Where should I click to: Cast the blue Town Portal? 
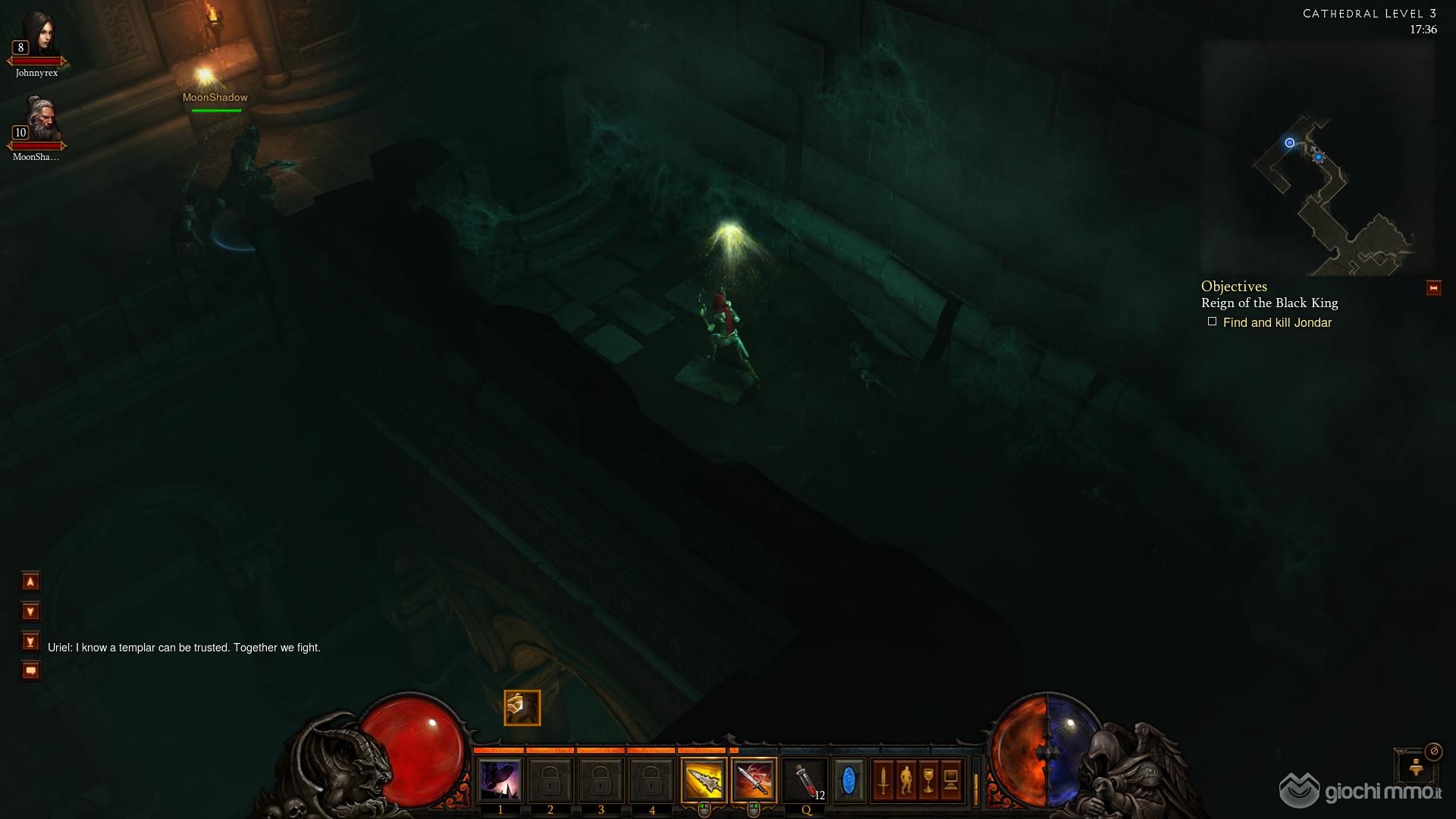[x=849, y=780]
